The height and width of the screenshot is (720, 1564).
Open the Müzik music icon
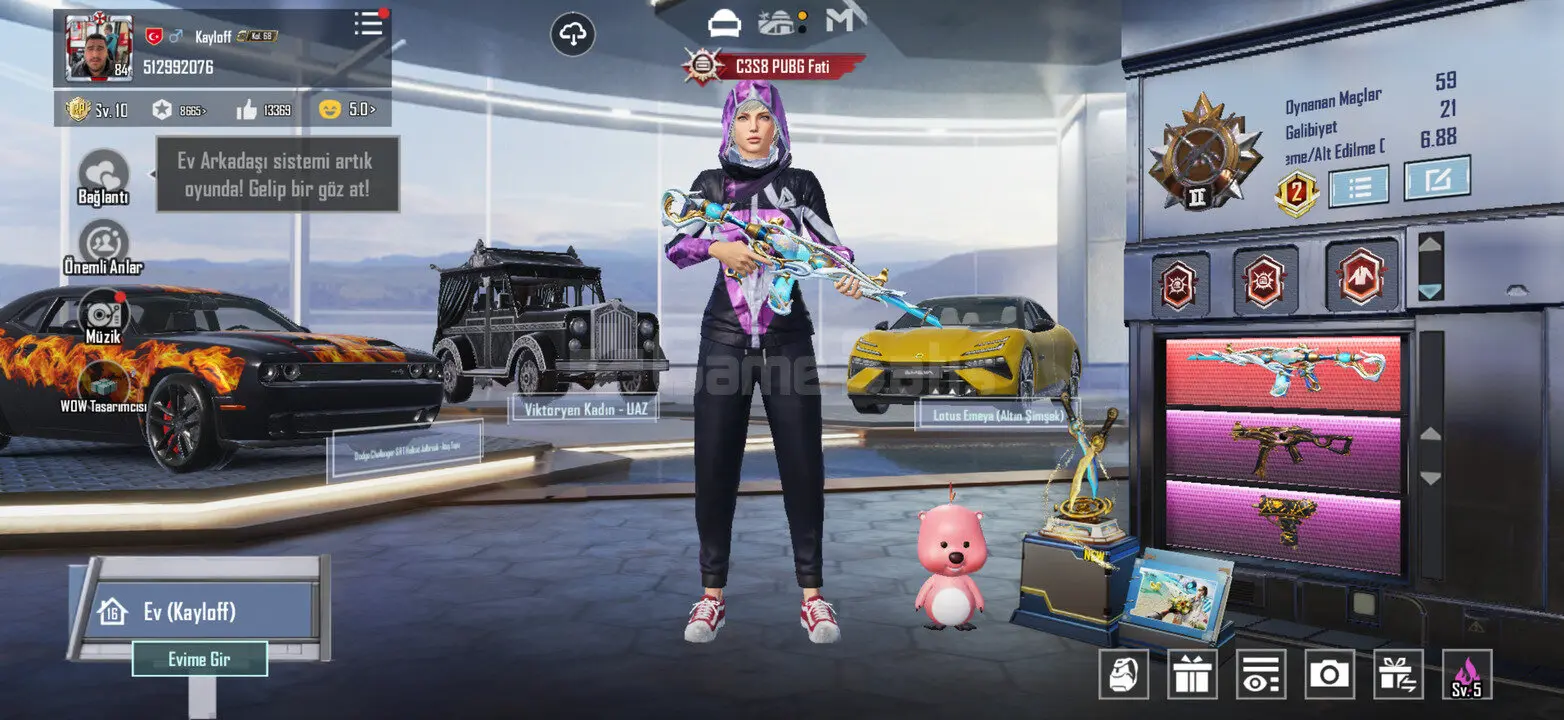(103, 314)
